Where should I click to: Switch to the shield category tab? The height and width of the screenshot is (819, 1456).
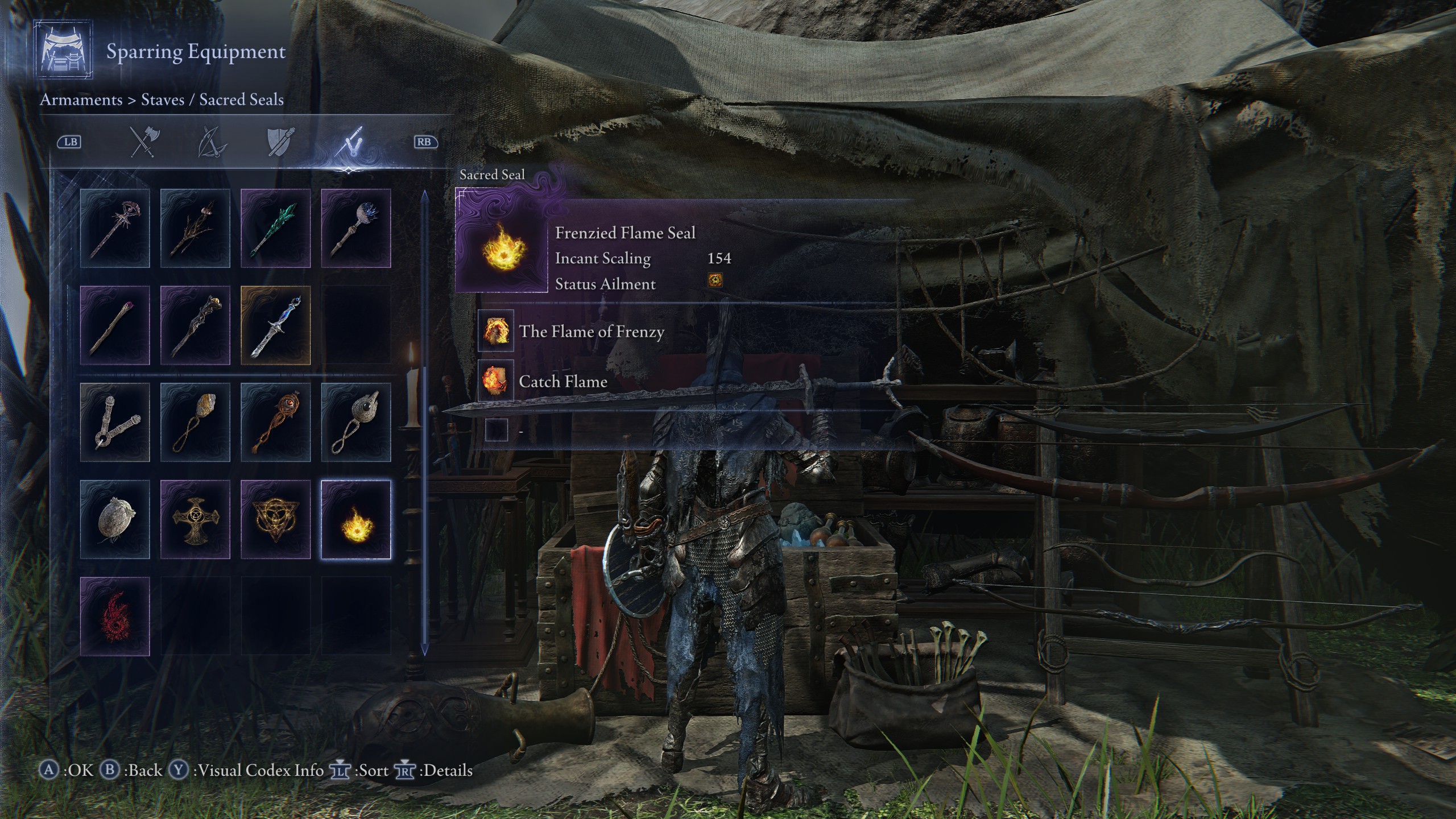pyautogui.click(x=281, y=142)
